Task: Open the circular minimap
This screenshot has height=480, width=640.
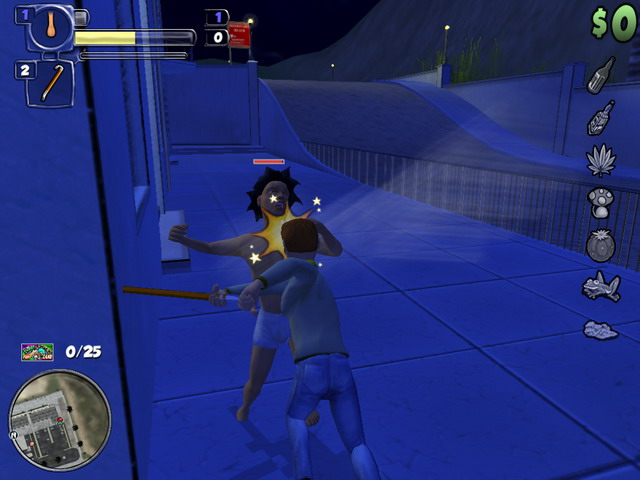Action: (59, 420)
